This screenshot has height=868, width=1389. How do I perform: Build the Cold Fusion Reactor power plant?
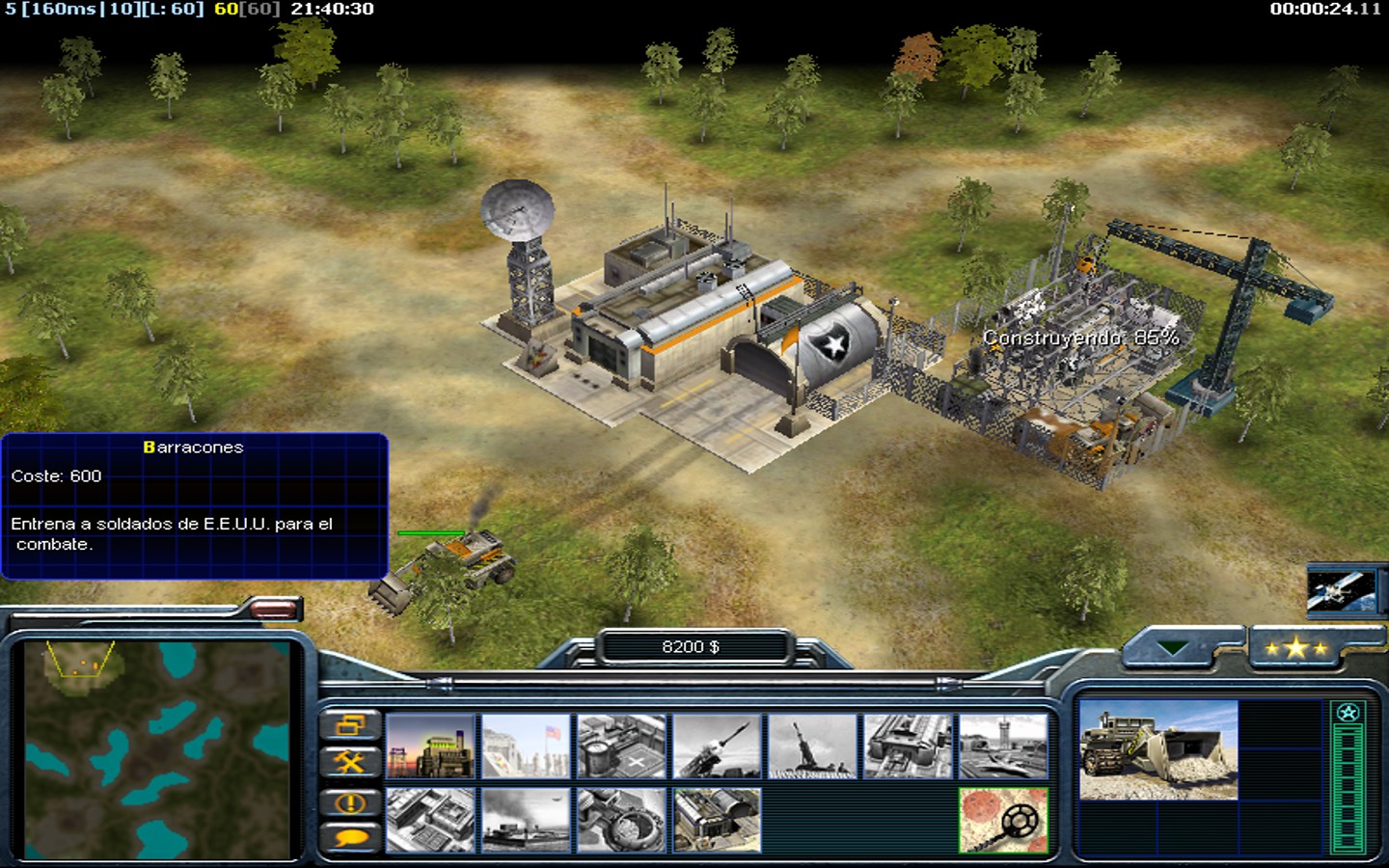pyautogui.click(x=430, y=746)
